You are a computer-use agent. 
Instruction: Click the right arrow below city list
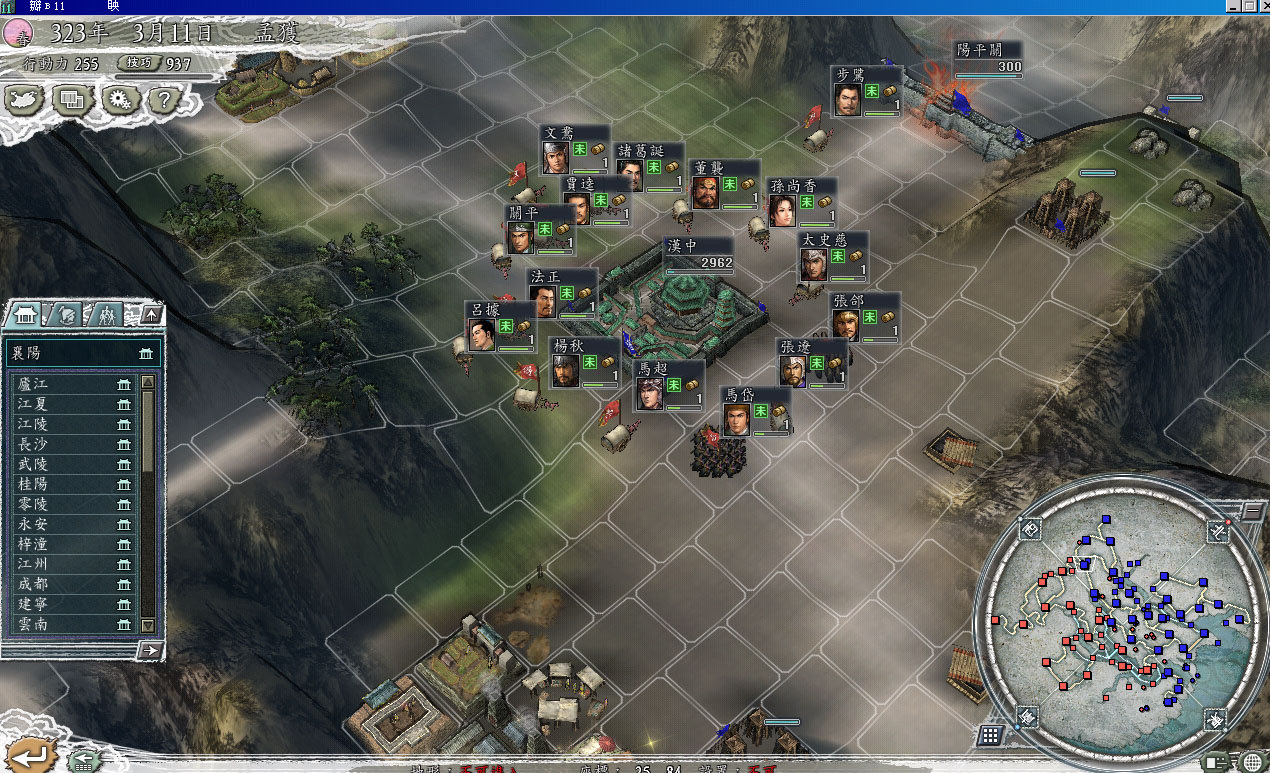point(151,650)
